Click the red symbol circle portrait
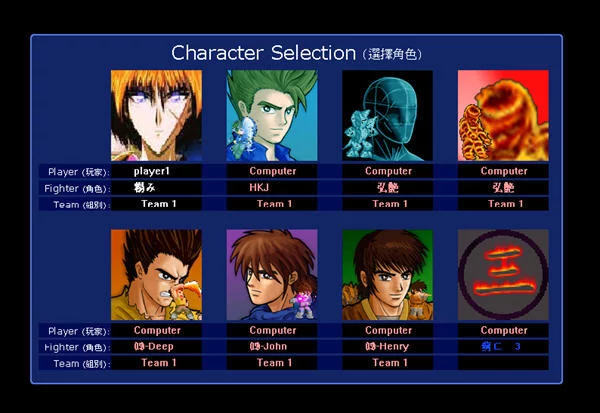The image size is (600, 413). pos(503,275)
